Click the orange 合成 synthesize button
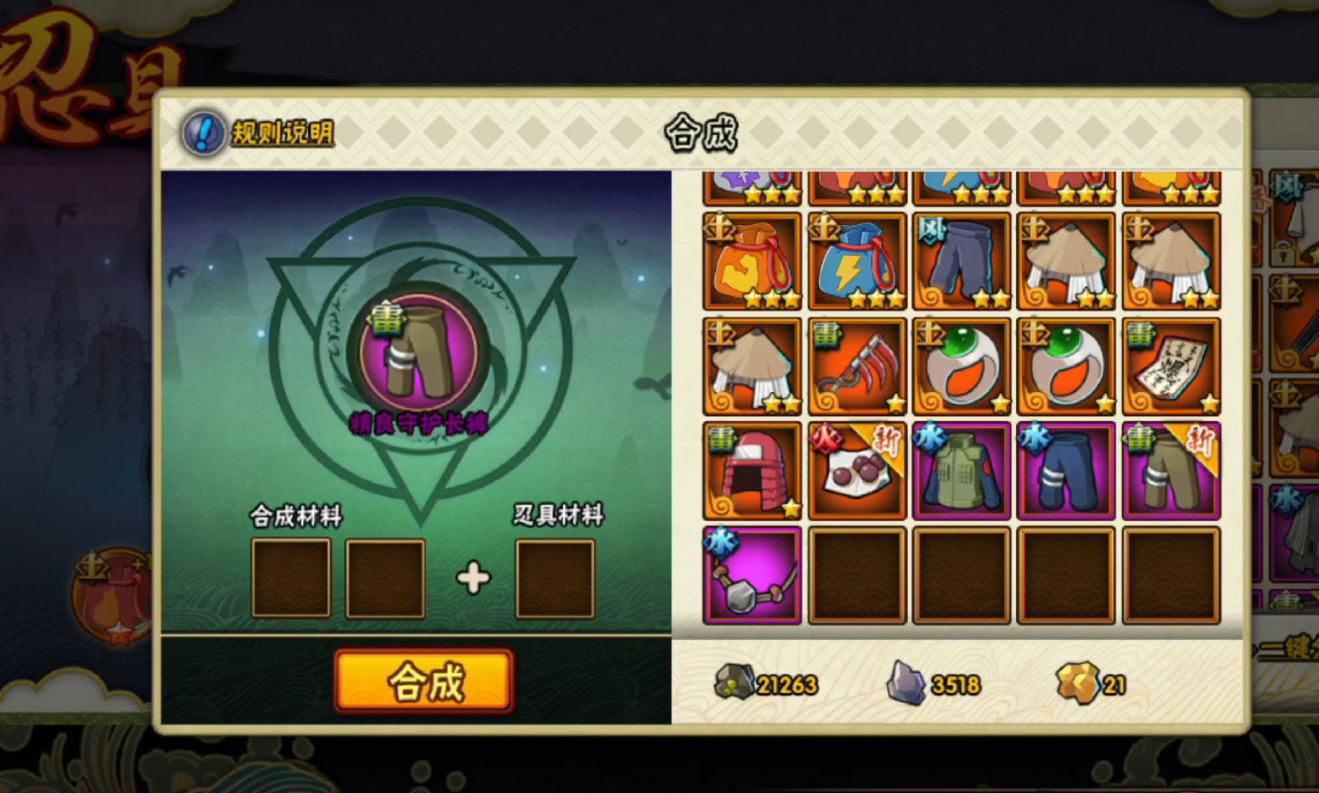1319x793 pixels. [x=424, y=681]
